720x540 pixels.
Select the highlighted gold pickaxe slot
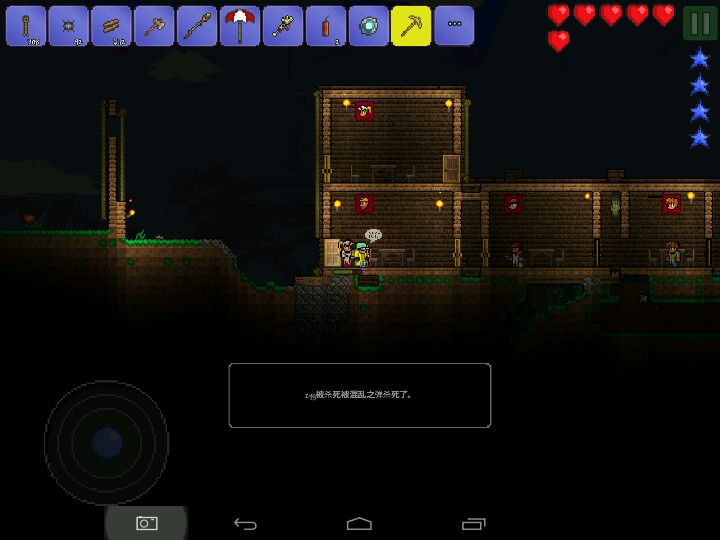coord(411,26)
